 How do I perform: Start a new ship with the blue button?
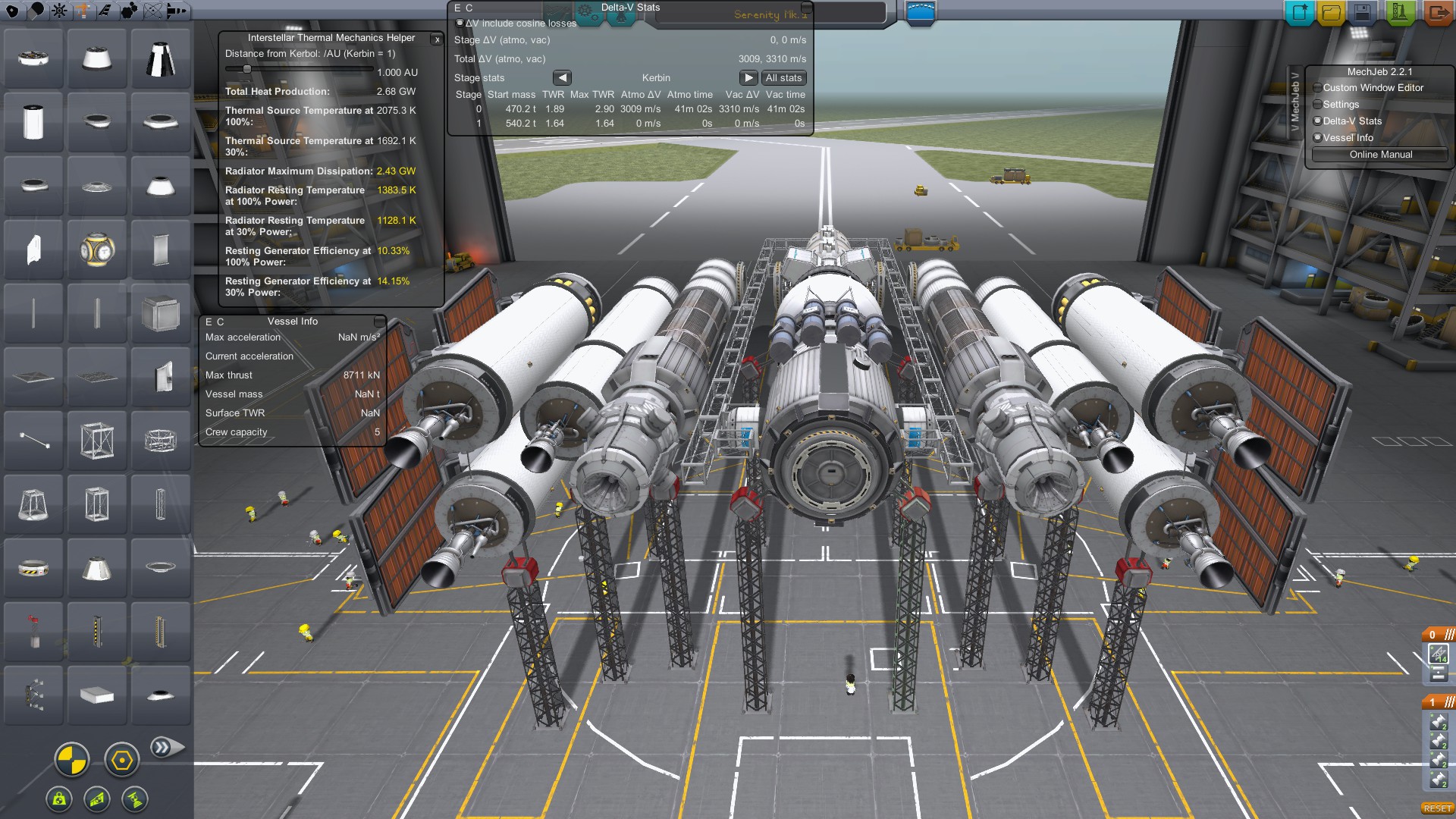tap(1300, 12)
